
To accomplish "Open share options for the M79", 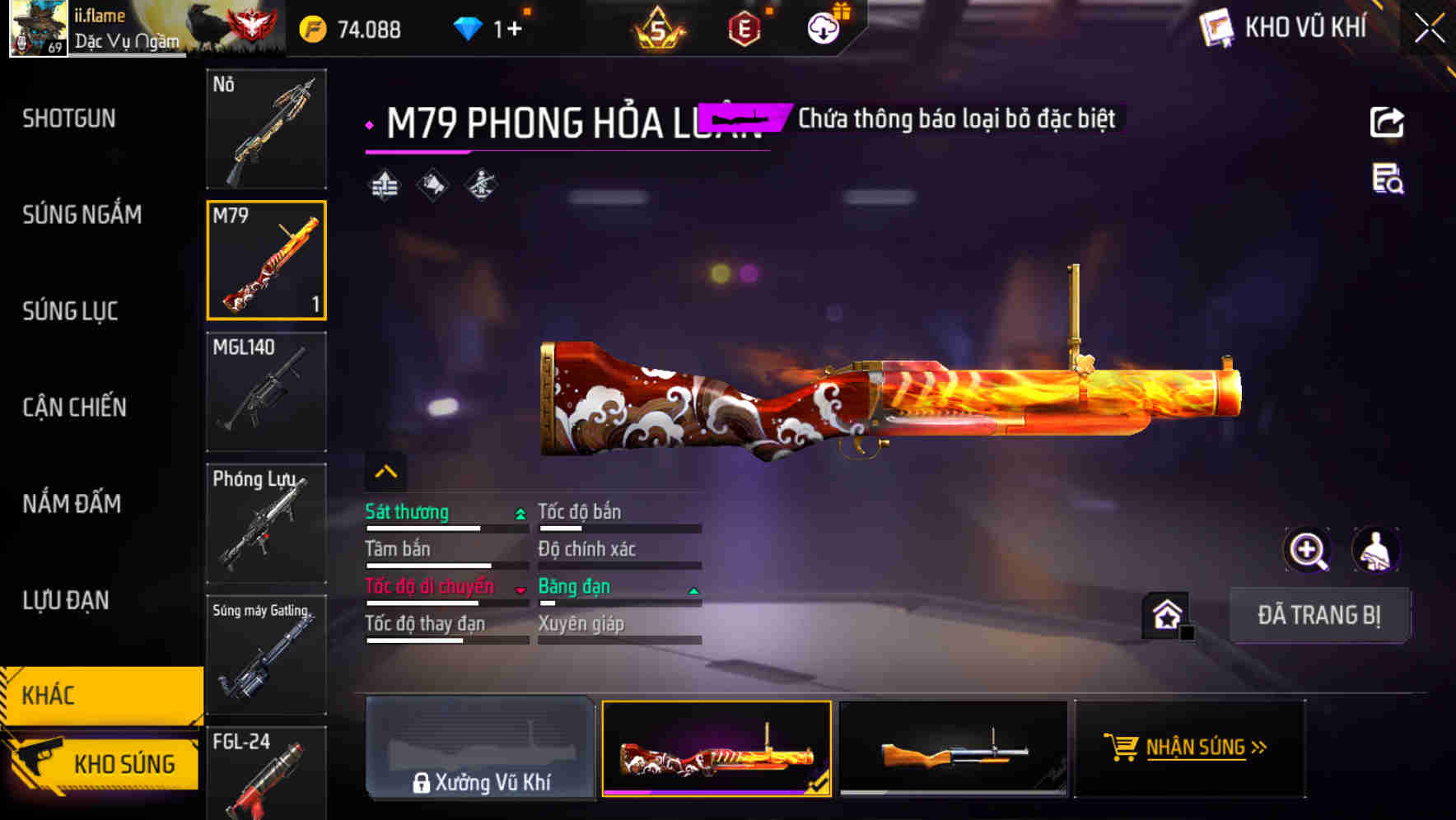I will (x=1388, y=122).
